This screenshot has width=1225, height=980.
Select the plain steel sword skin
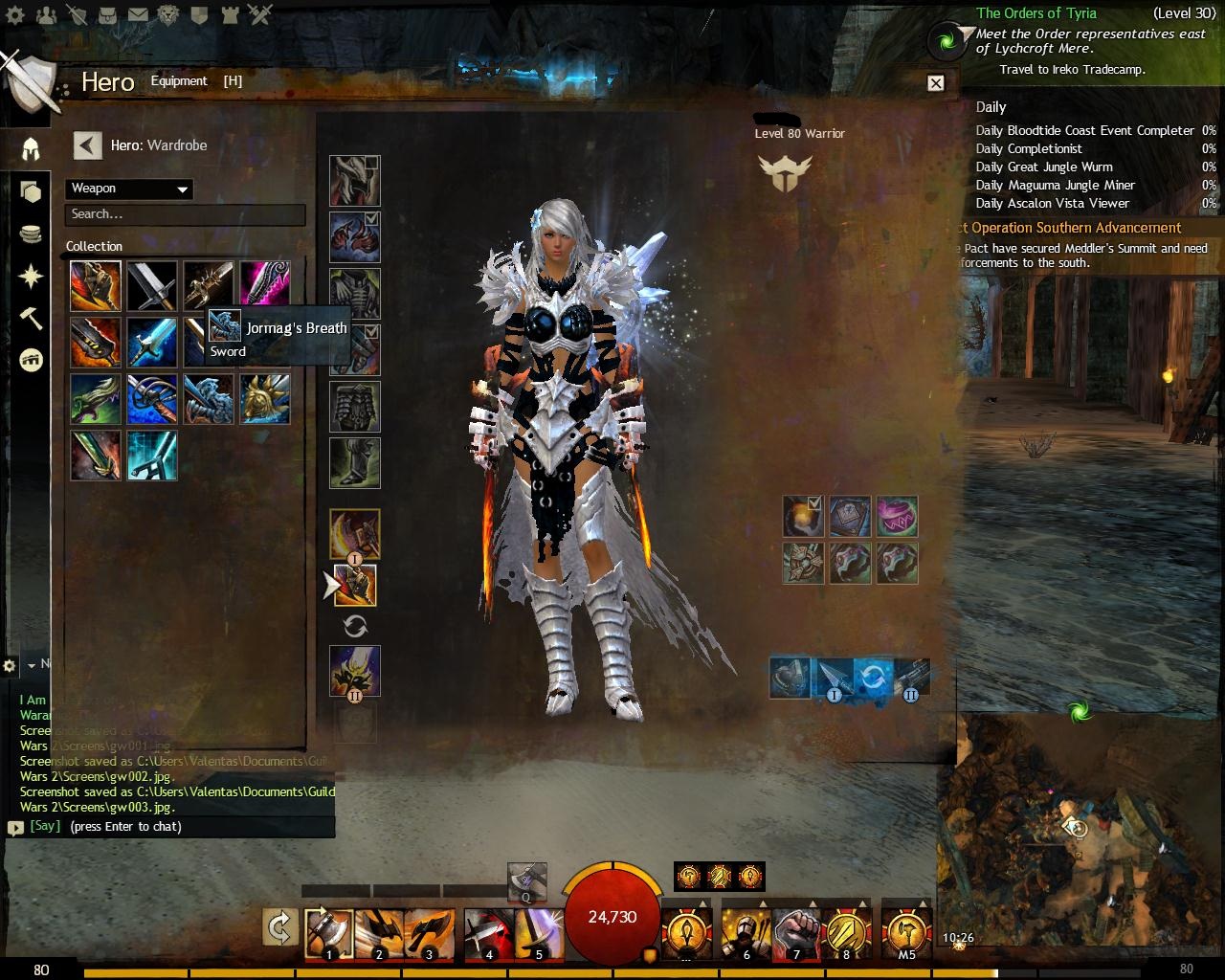point(152,286)
